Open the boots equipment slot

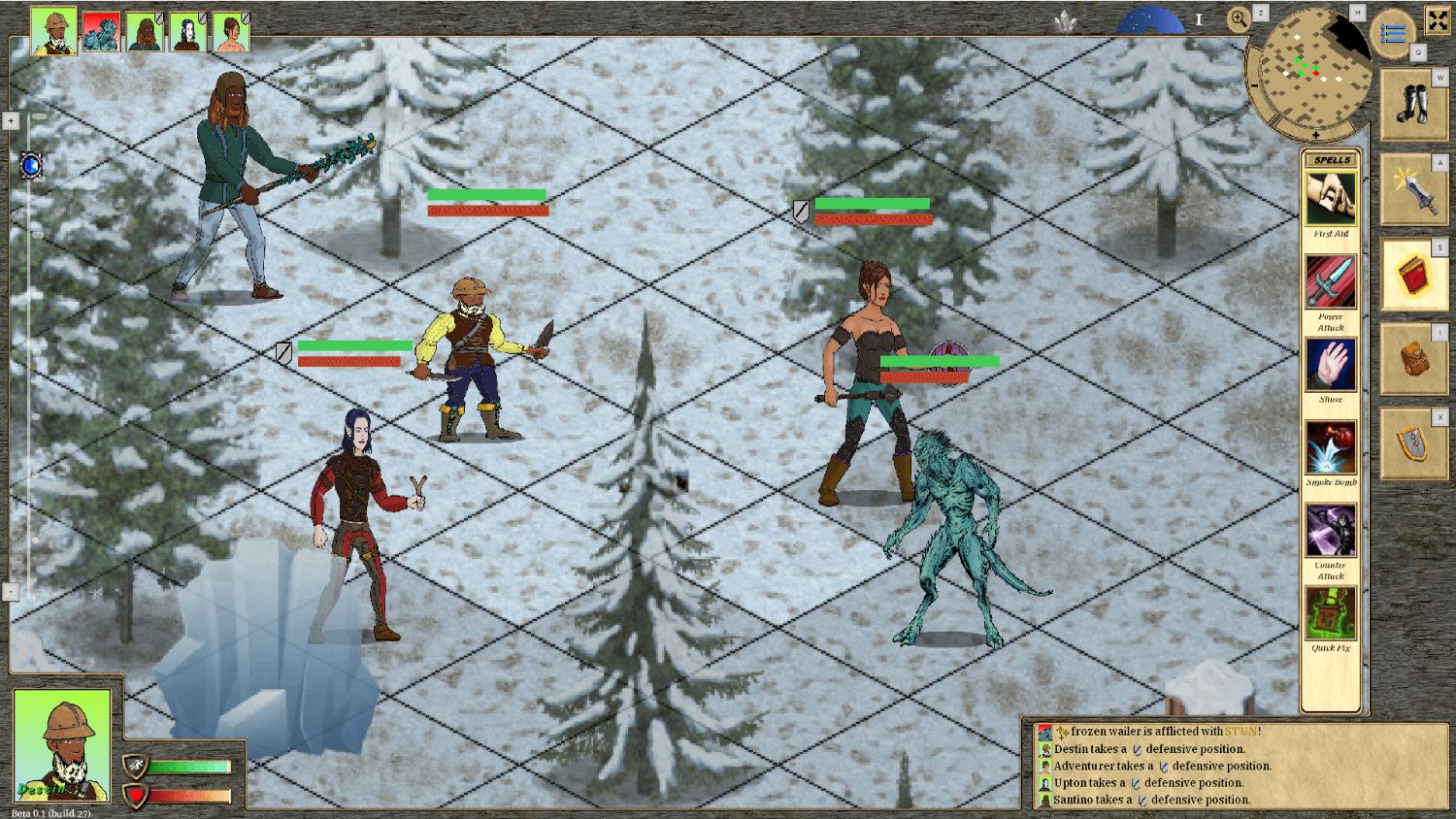pos(1414,105)
